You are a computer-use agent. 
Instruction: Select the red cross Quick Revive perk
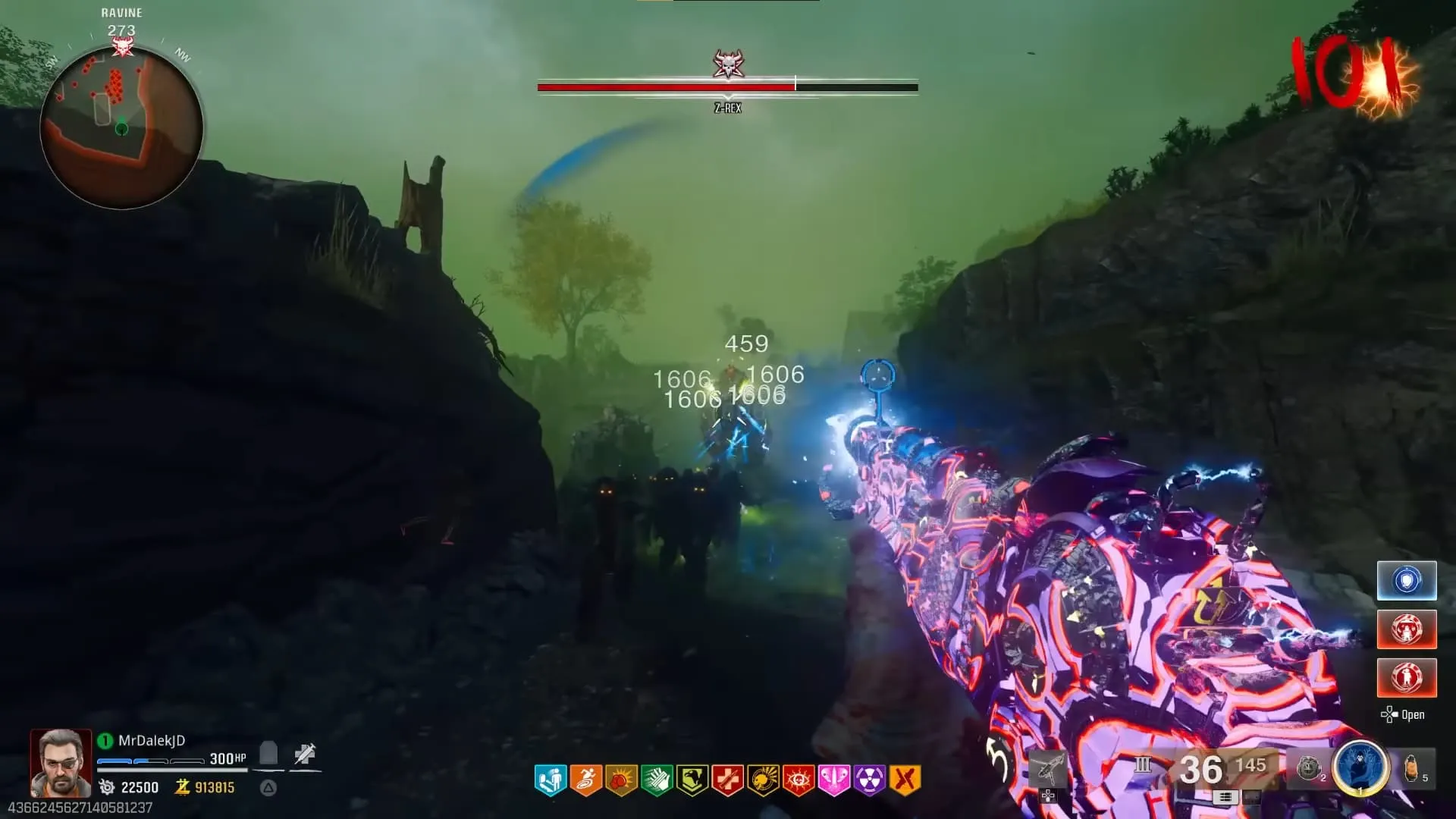(x=727, y=780)
